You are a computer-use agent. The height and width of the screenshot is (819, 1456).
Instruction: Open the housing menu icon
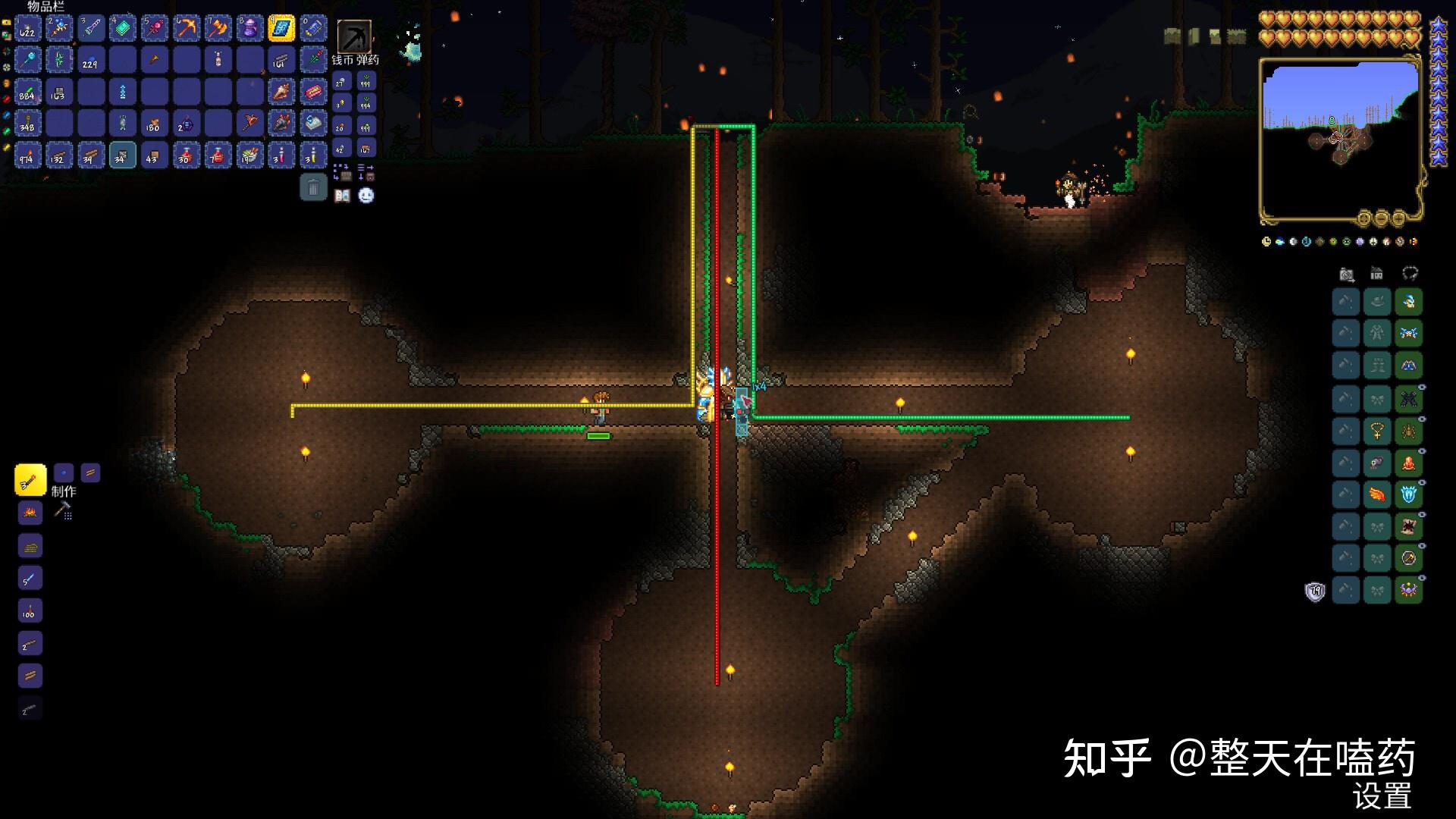tap(1376, 274)
